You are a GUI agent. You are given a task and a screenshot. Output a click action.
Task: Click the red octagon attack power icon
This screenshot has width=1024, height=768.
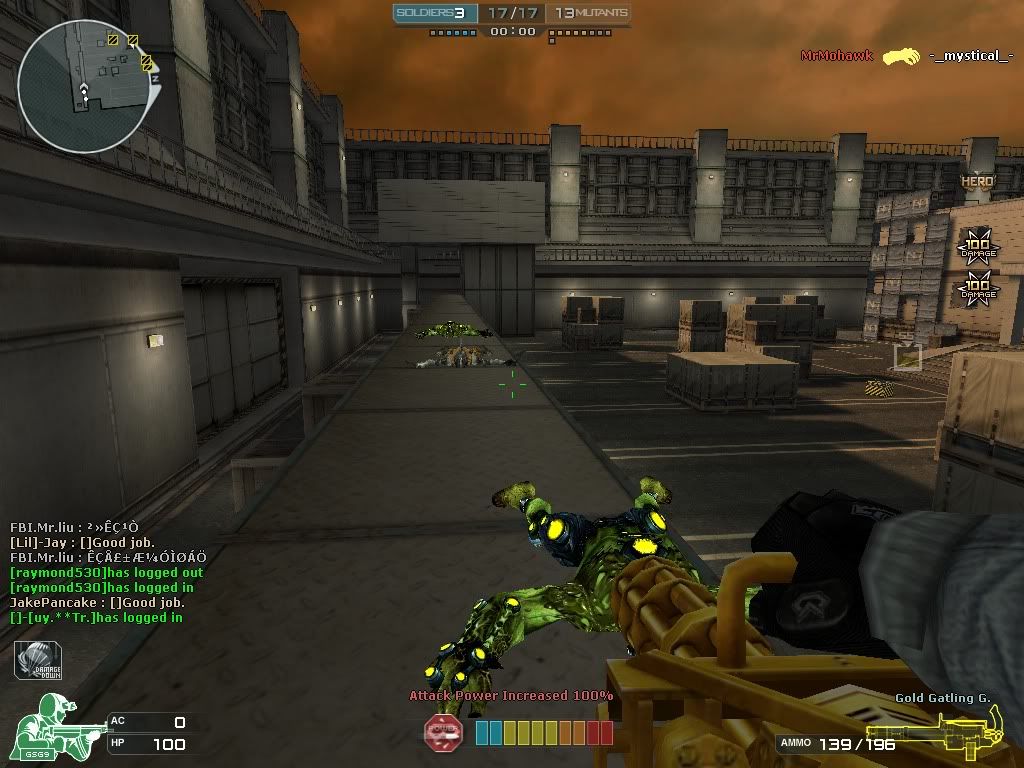pos(443,733)
